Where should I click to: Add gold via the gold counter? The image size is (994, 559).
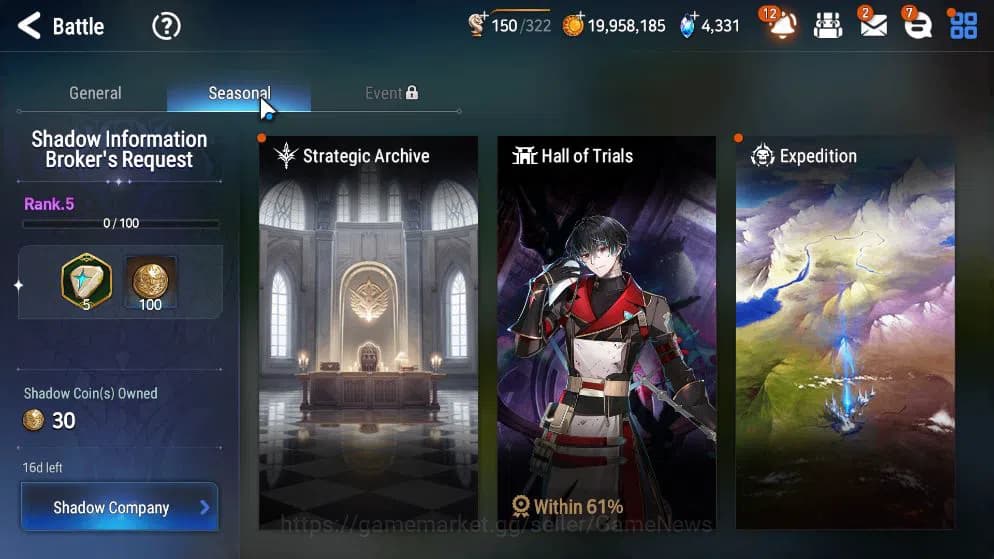coord(613,26)
